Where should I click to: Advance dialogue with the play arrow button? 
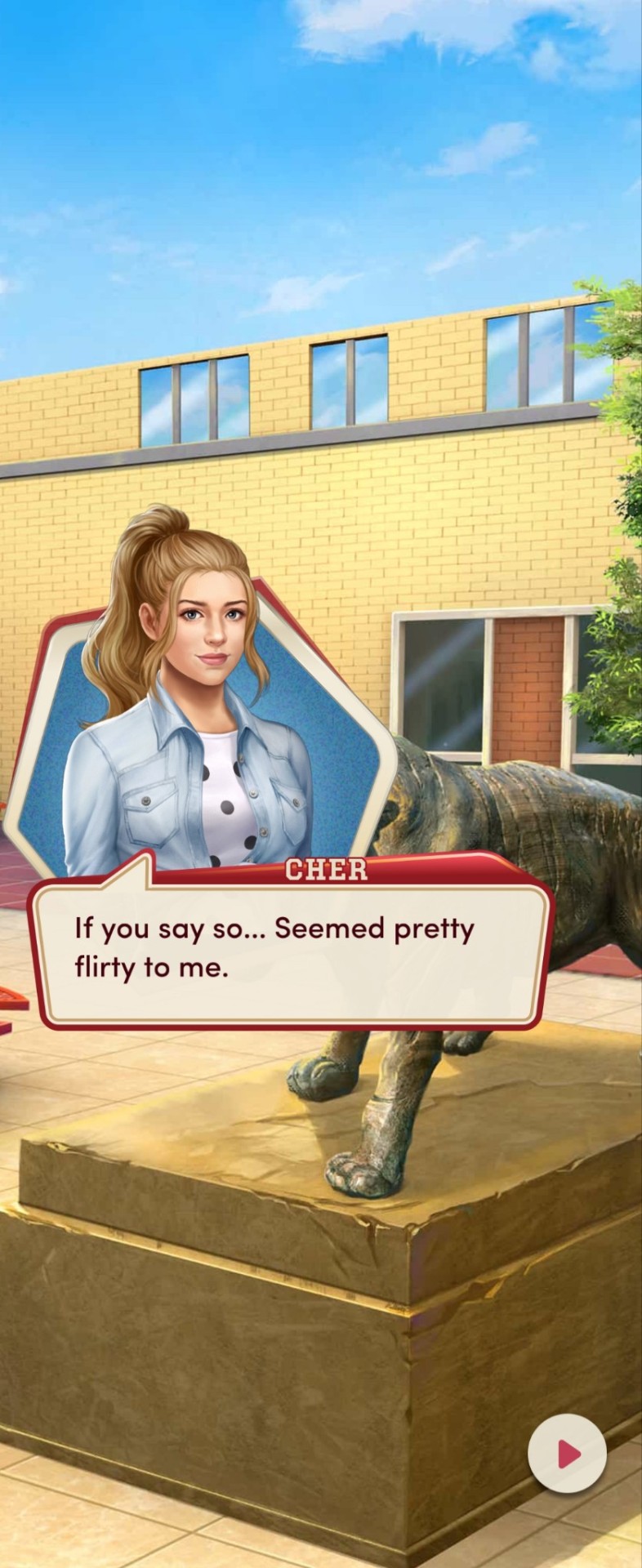coord(567,1454)
